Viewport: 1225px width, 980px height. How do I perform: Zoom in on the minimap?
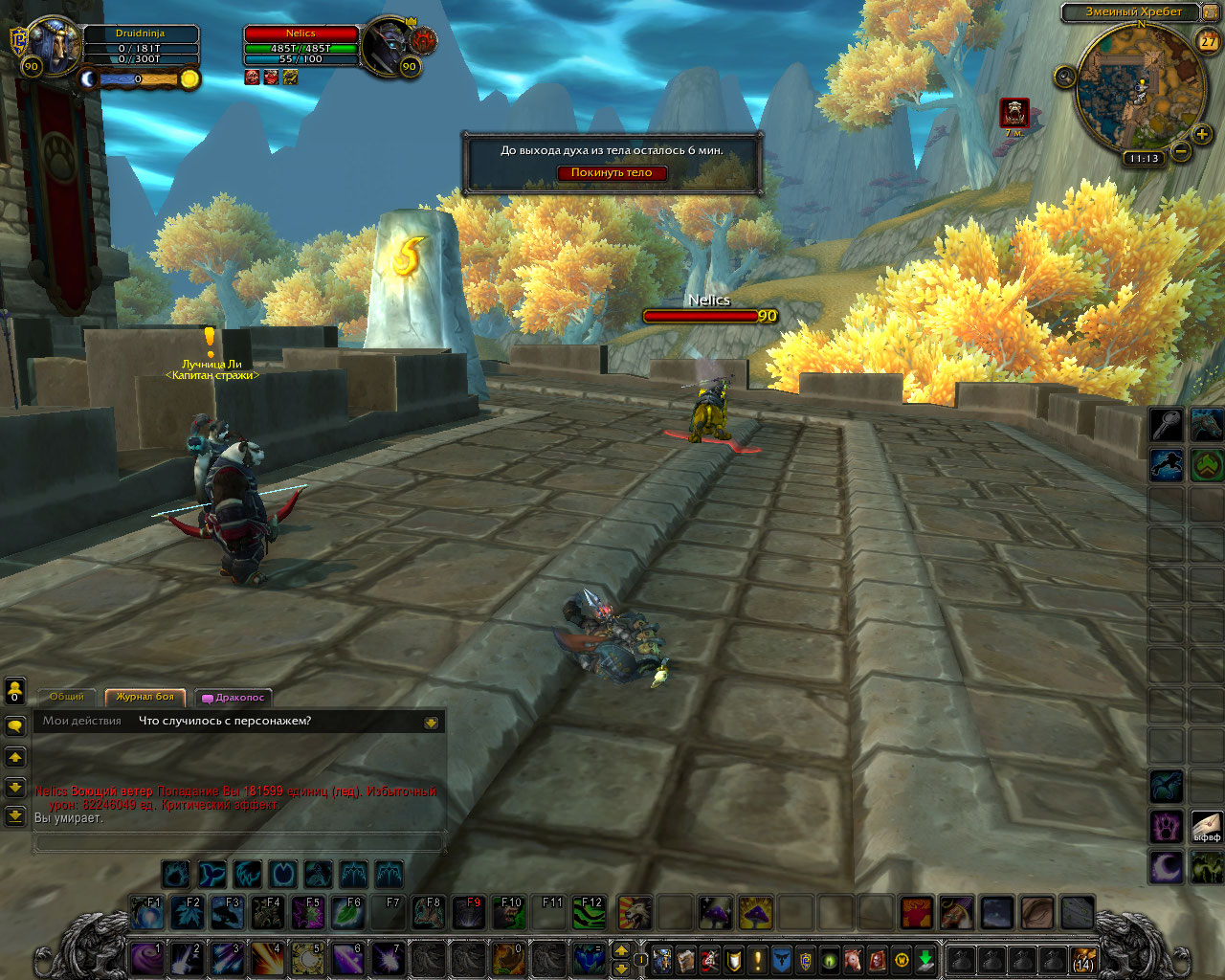[x=1202, y=134]
